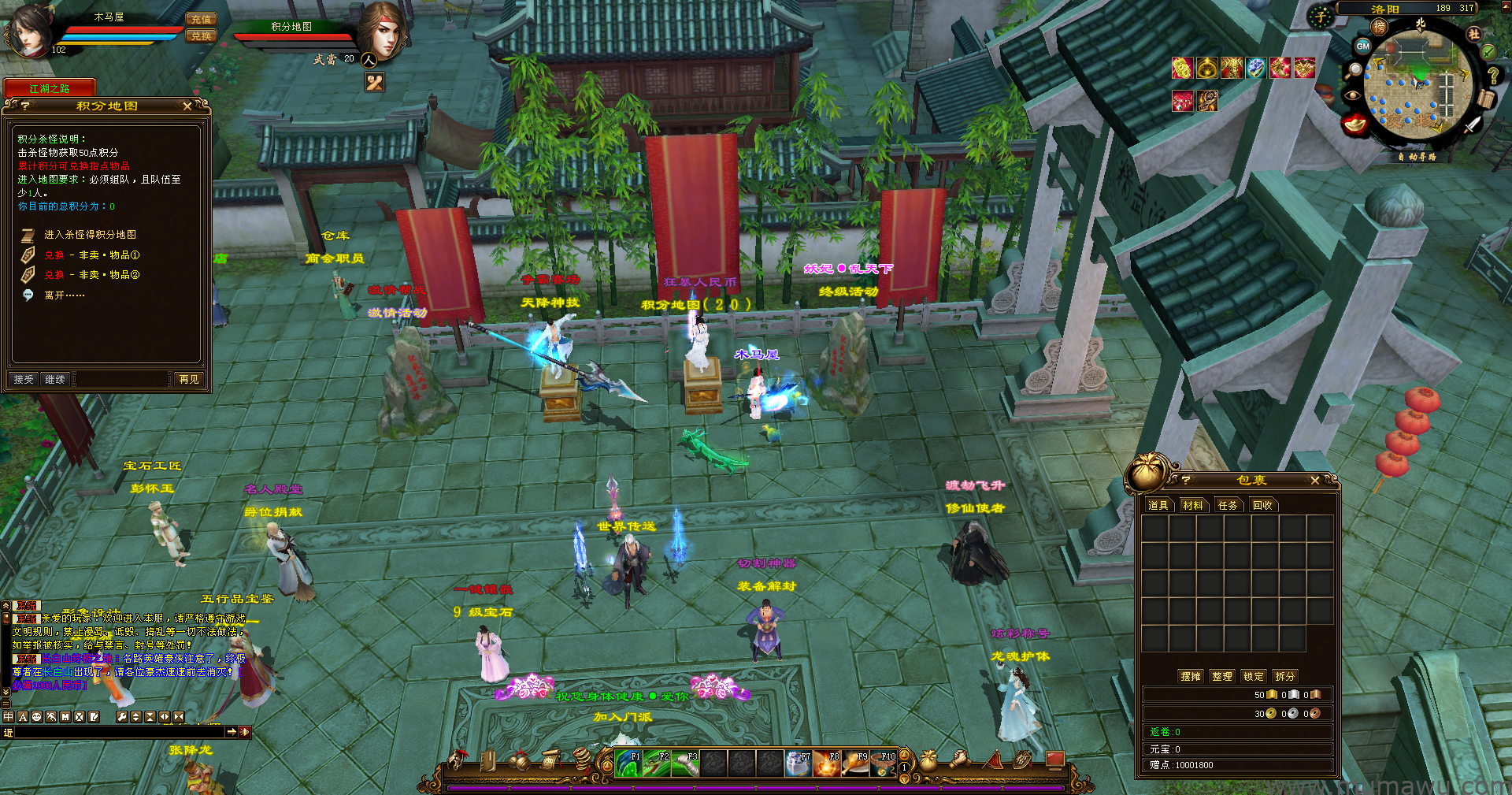Choose 进入杀怪得积分地图 dialogue option

[90, 235]
